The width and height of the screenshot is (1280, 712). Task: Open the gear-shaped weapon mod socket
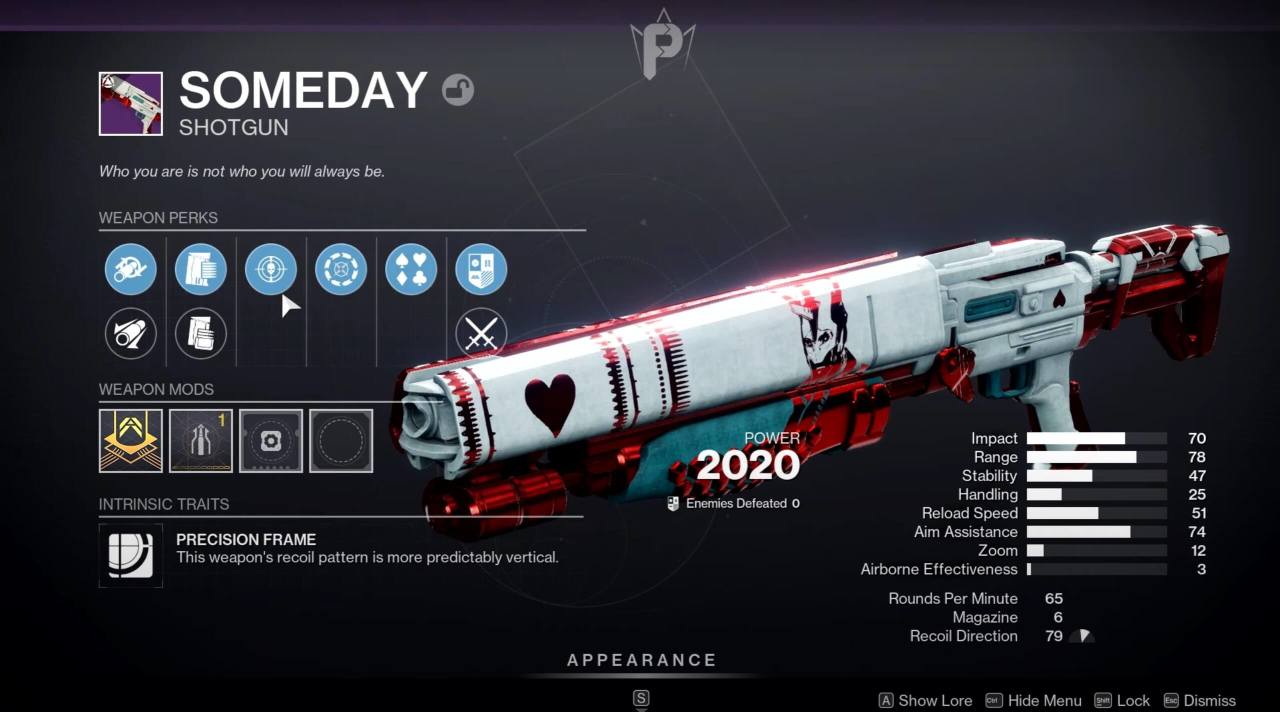pyautogui.click(x=271, y=440)
